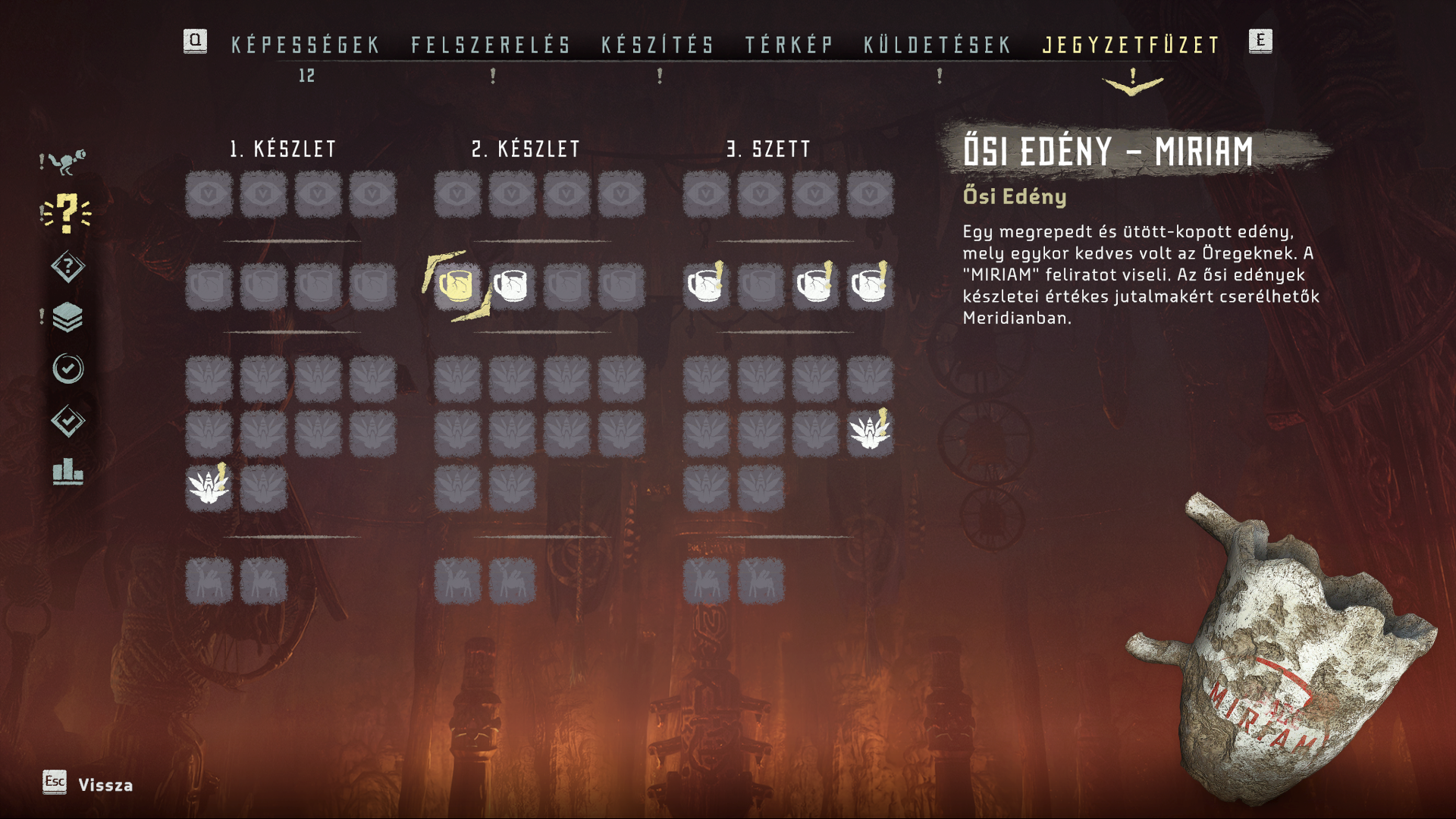Go to the Készítés tab

tap(658, 45)
